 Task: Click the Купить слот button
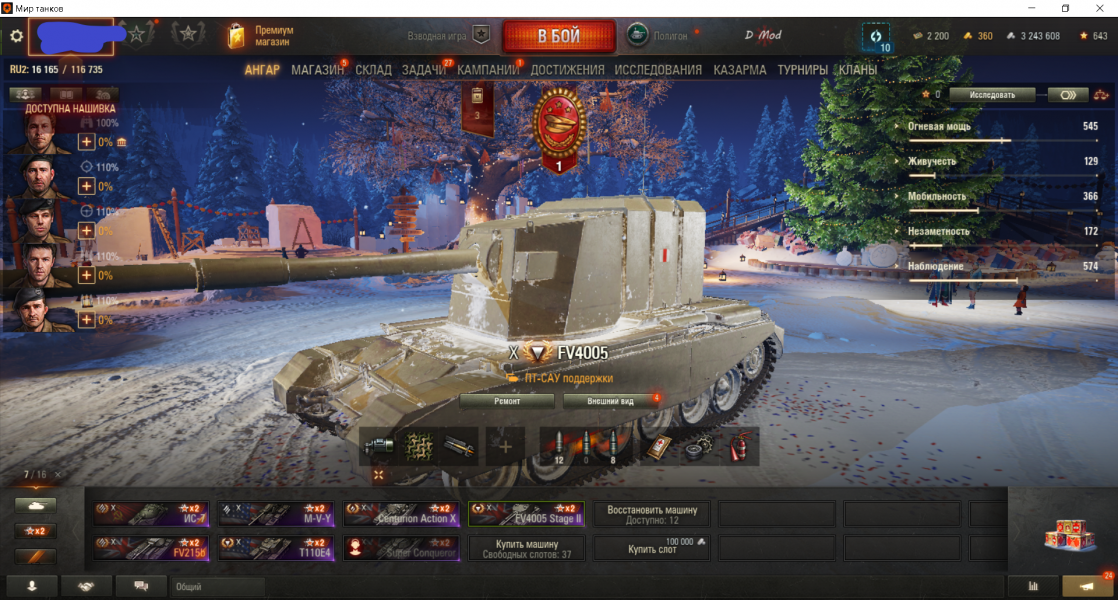(x=651, y=548)
